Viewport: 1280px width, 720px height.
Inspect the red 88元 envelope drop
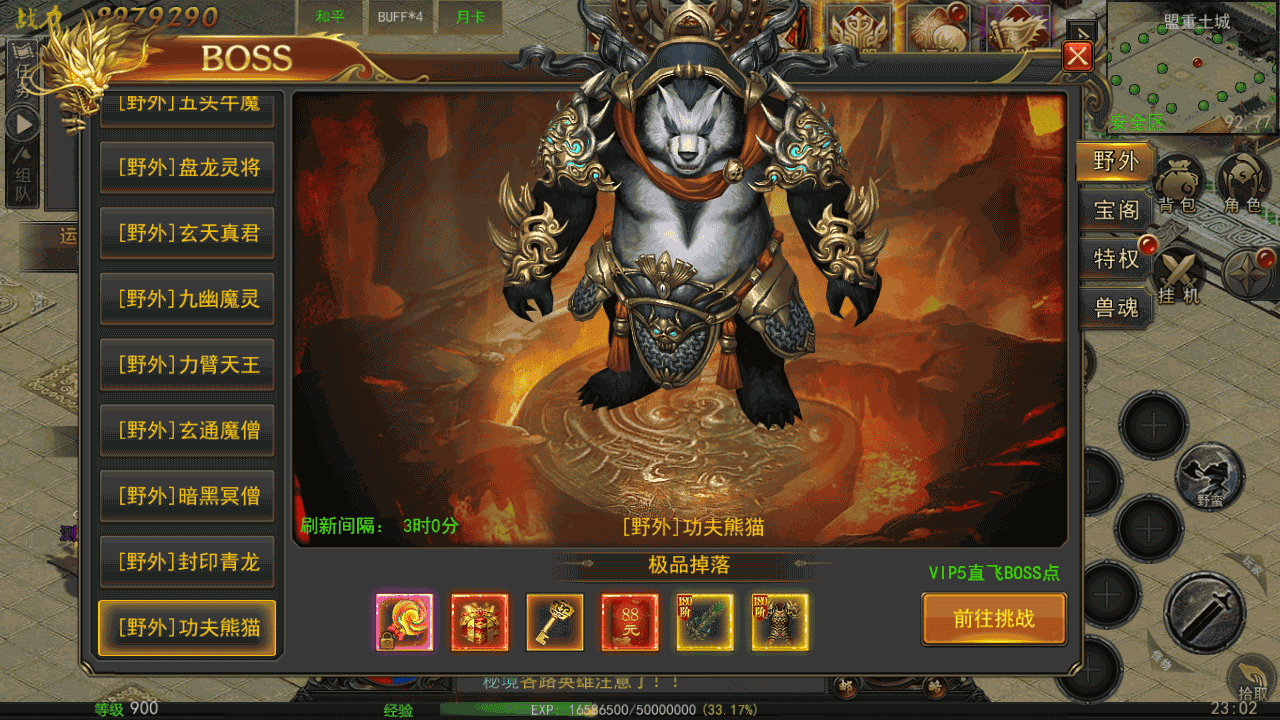(630, 622)
